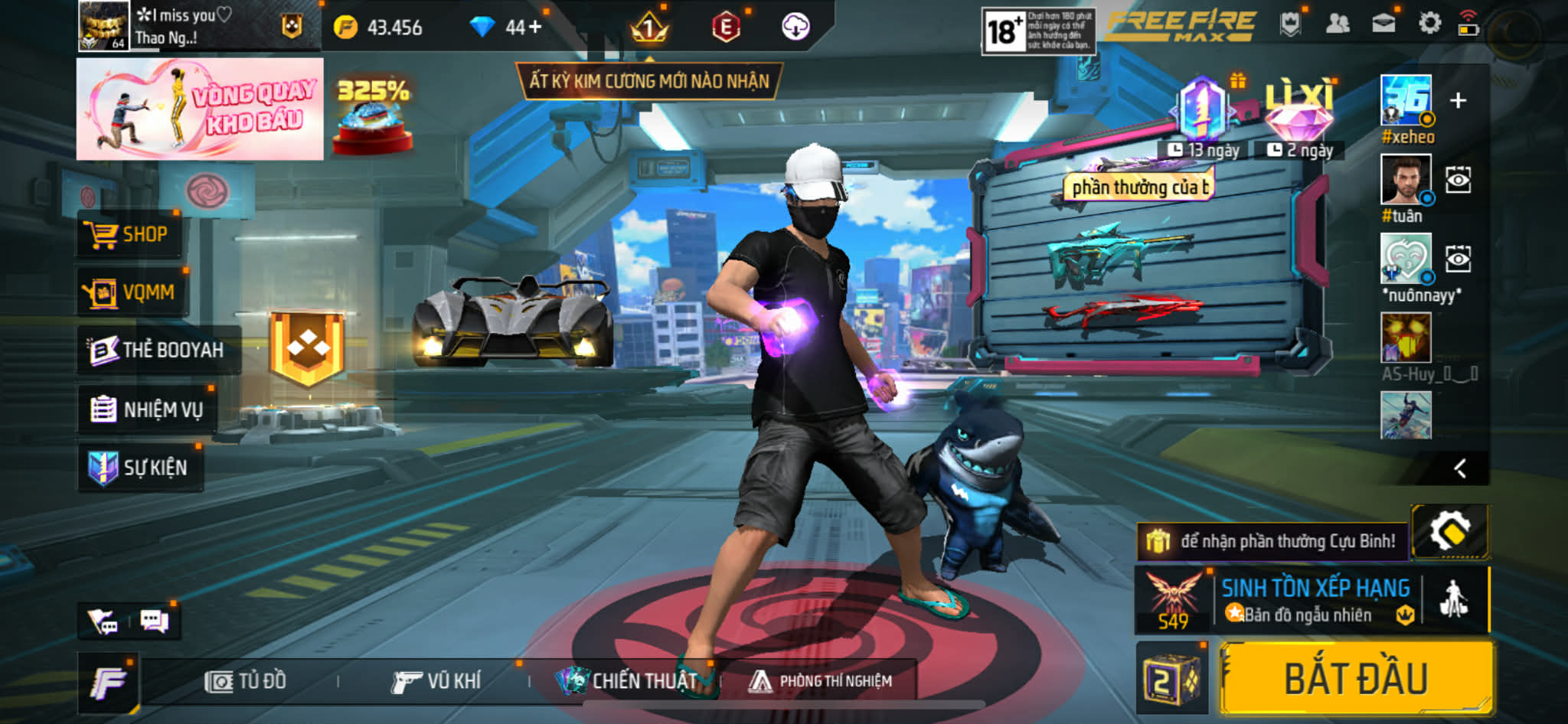The height and width of the screenshot is (724, 1568).
Task: Change the SINH TỒN XẾP HẠNG game mode
Action: tap(1314, 601)
